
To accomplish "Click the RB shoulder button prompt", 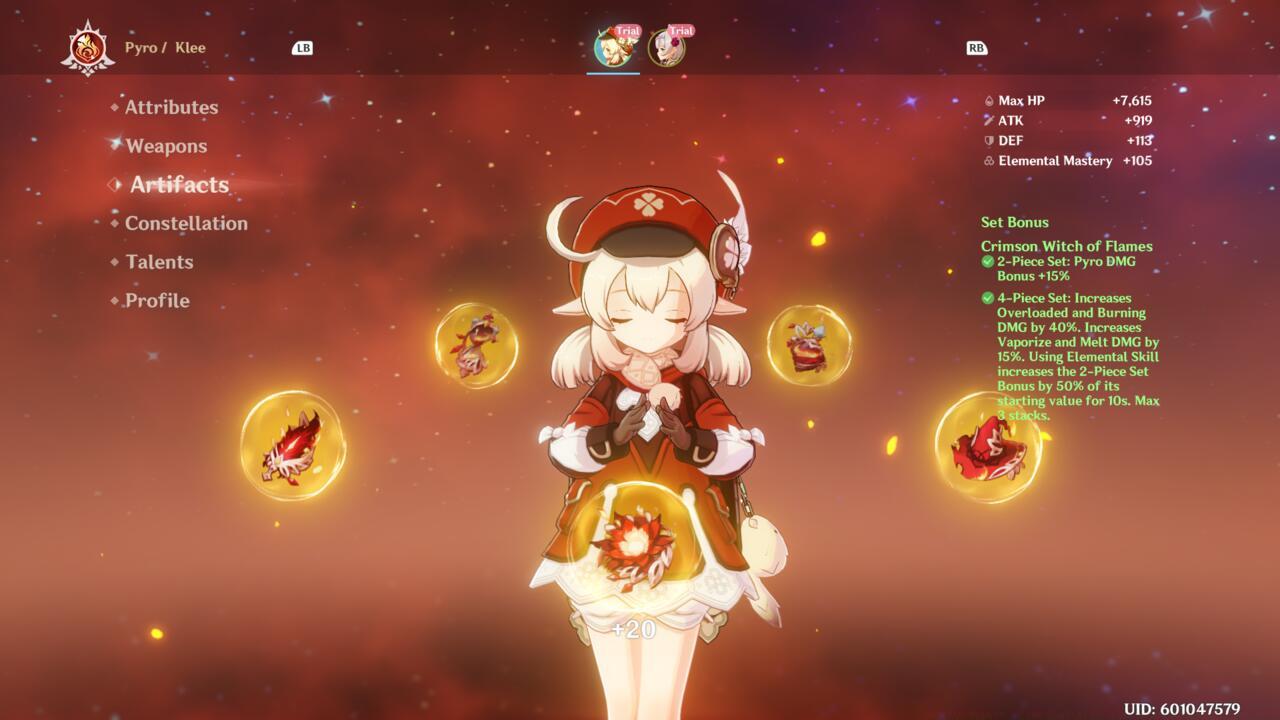I will [977, 46].
